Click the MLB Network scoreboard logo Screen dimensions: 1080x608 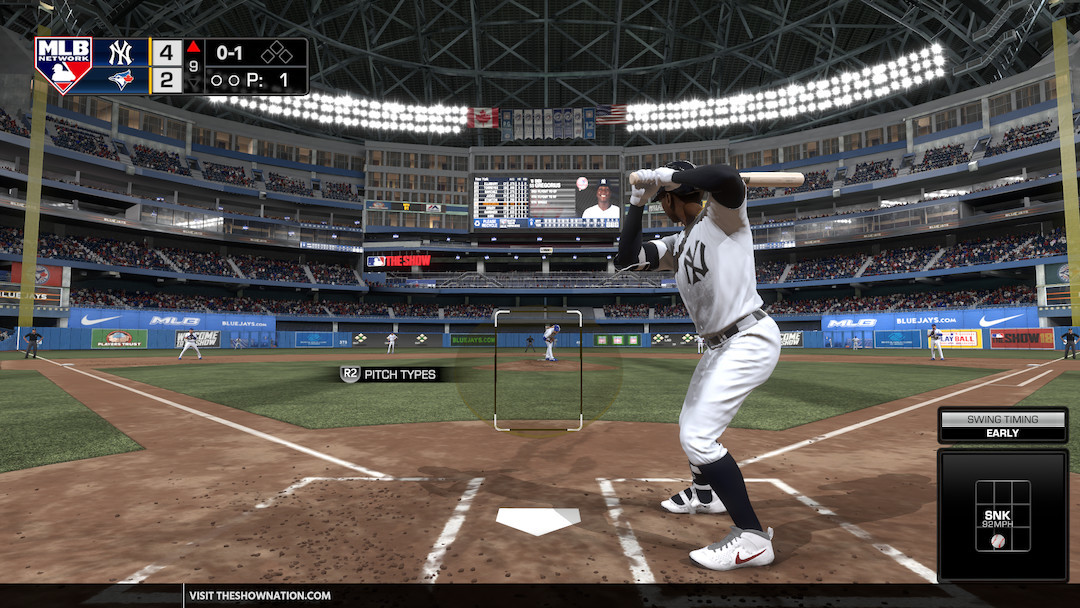pyautogui.click(x=63, y=65)
